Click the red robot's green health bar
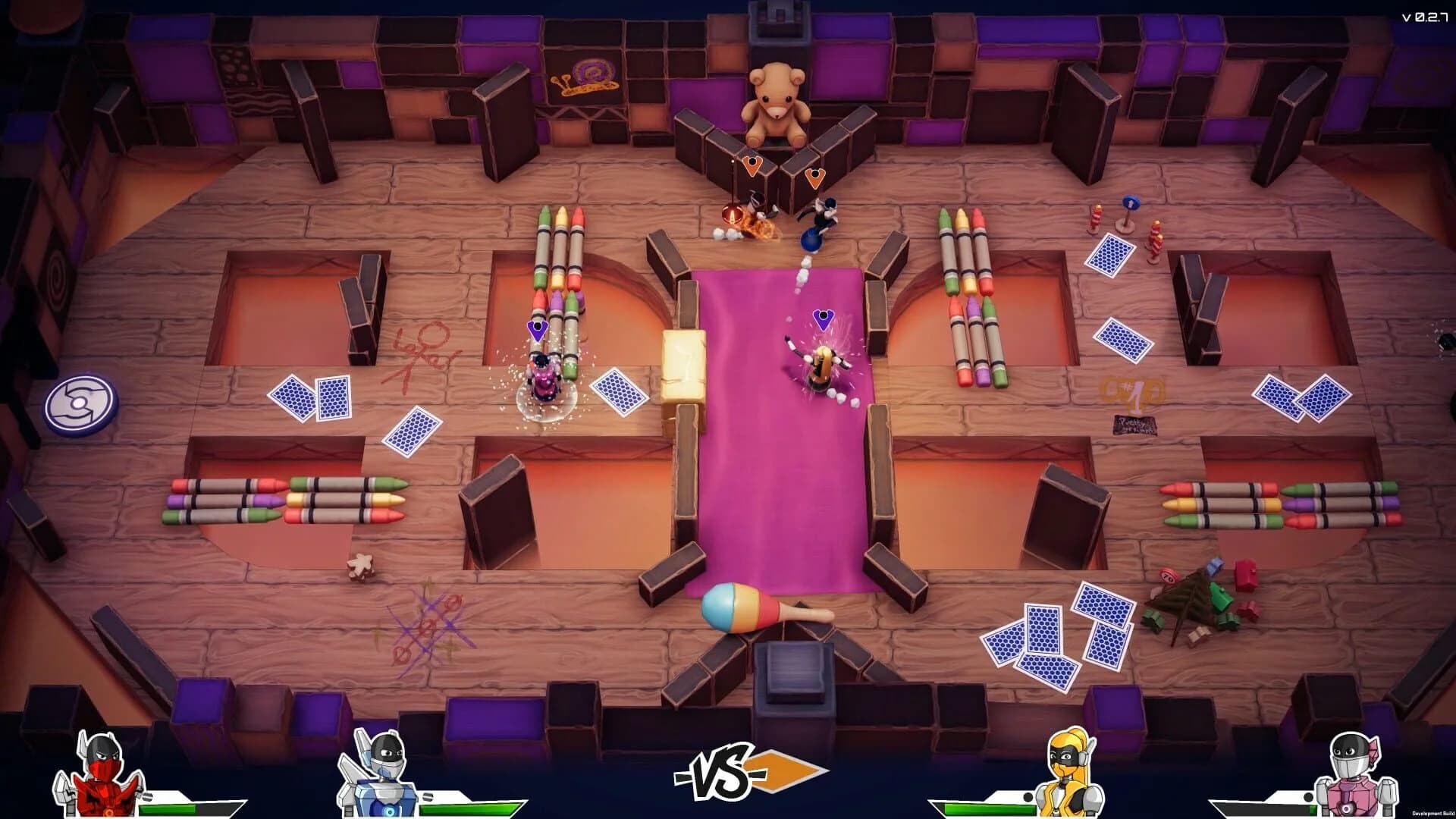Screen dimensions: 1456x819 [167, 808]
